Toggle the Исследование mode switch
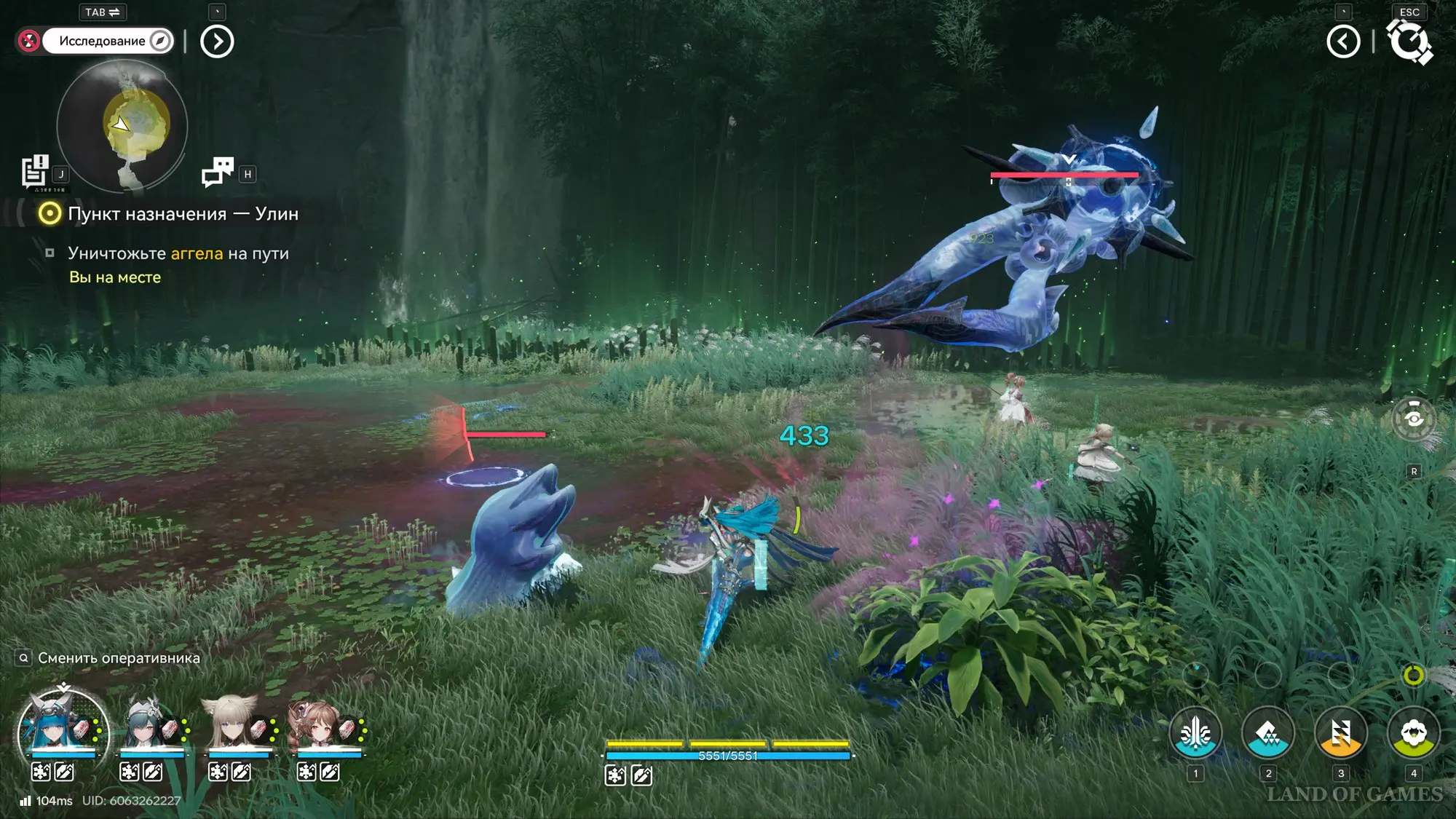The height and width of the screenshot is (819, 1456). pyautogui.click(x=108, y=41)
